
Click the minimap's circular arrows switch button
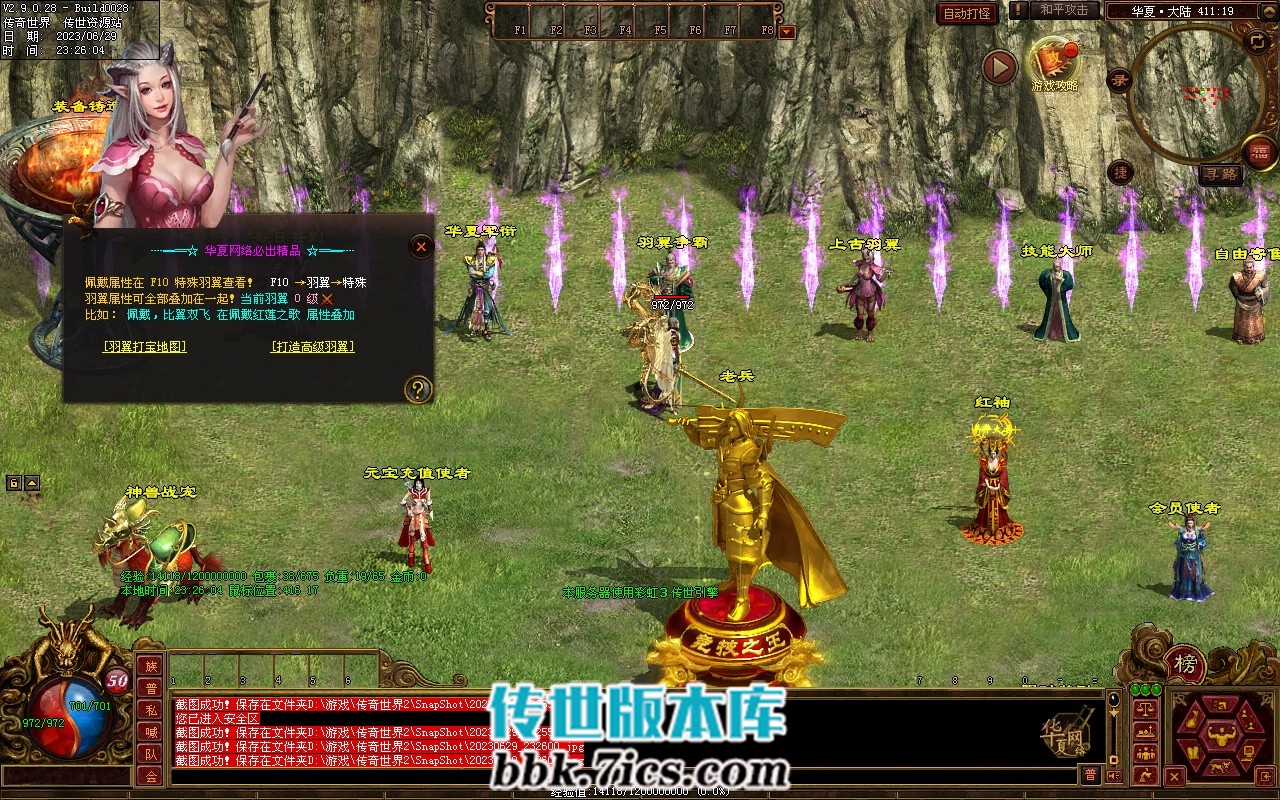(x=1257, y=41)
